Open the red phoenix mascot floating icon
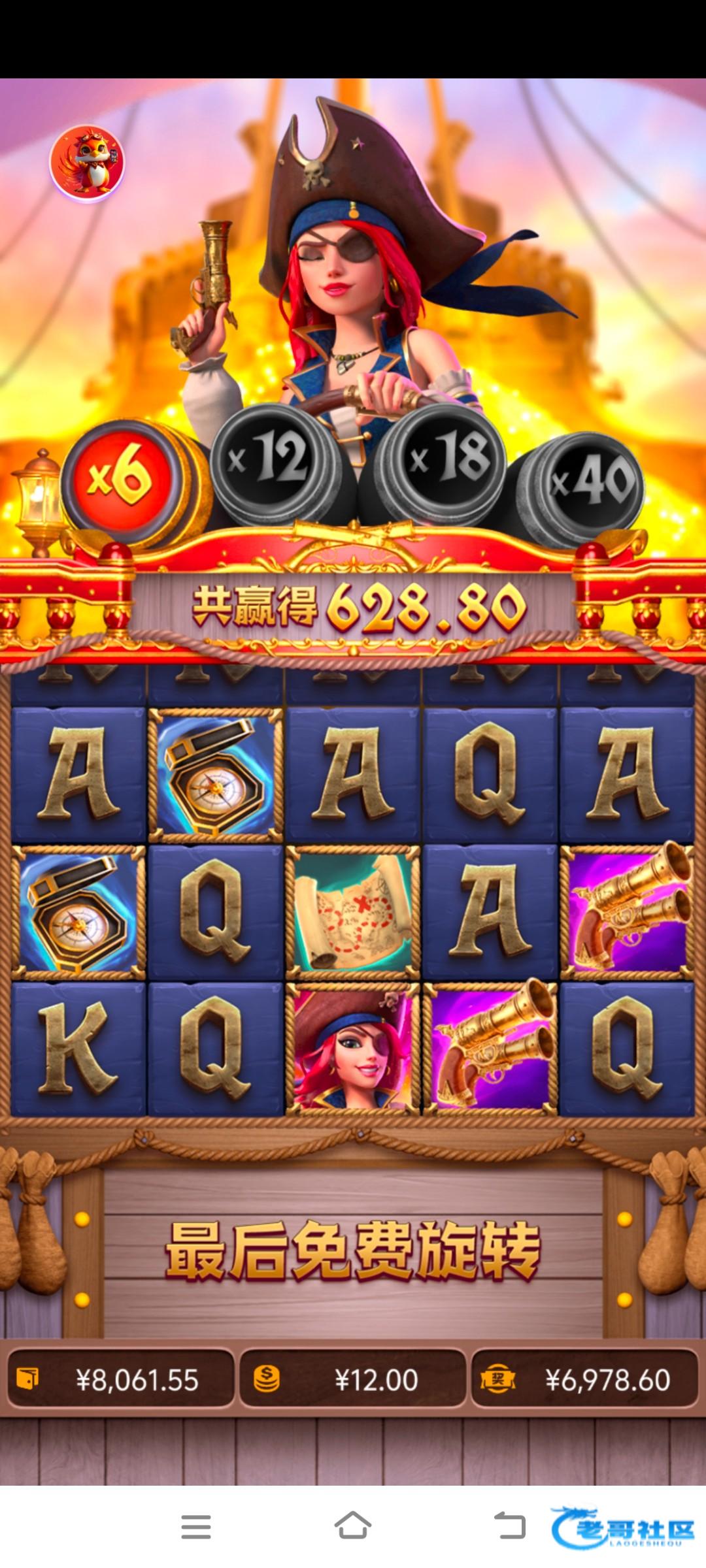This screenshot has height=1568, width=706. click(x=87, y=163)
